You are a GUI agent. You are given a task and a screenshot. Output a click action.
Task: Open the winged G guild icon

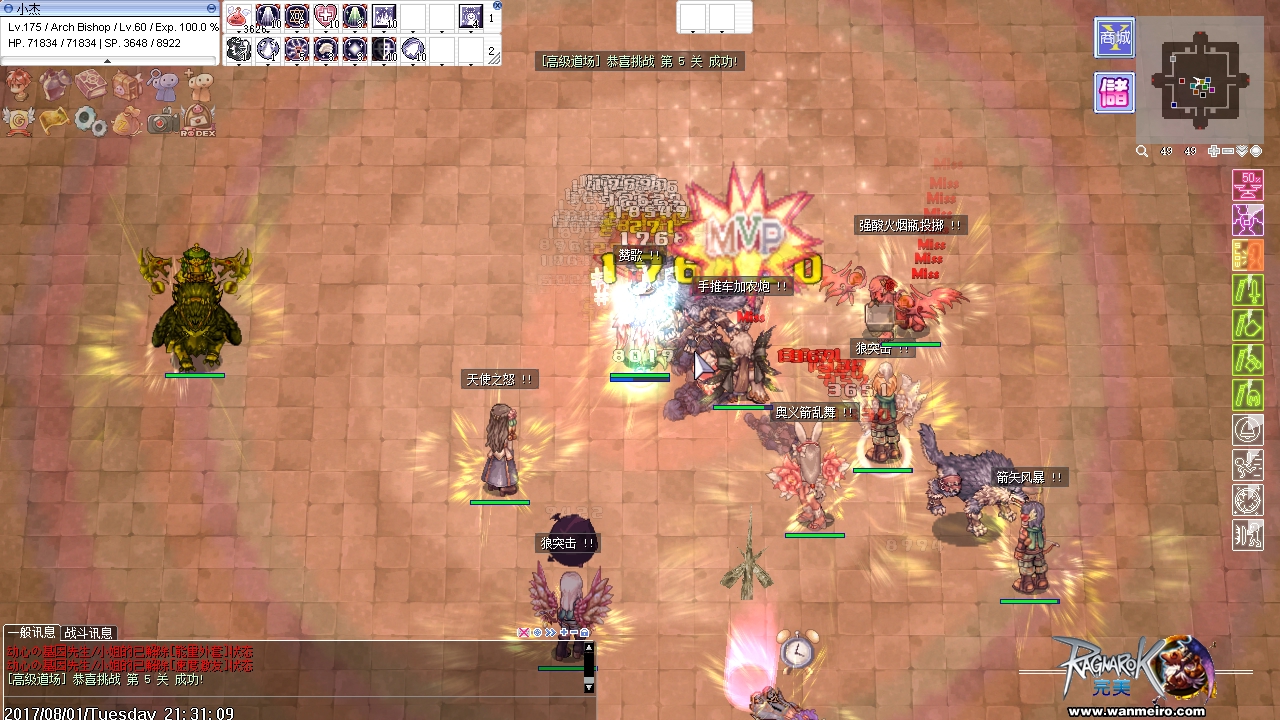[x=19, y=121]
